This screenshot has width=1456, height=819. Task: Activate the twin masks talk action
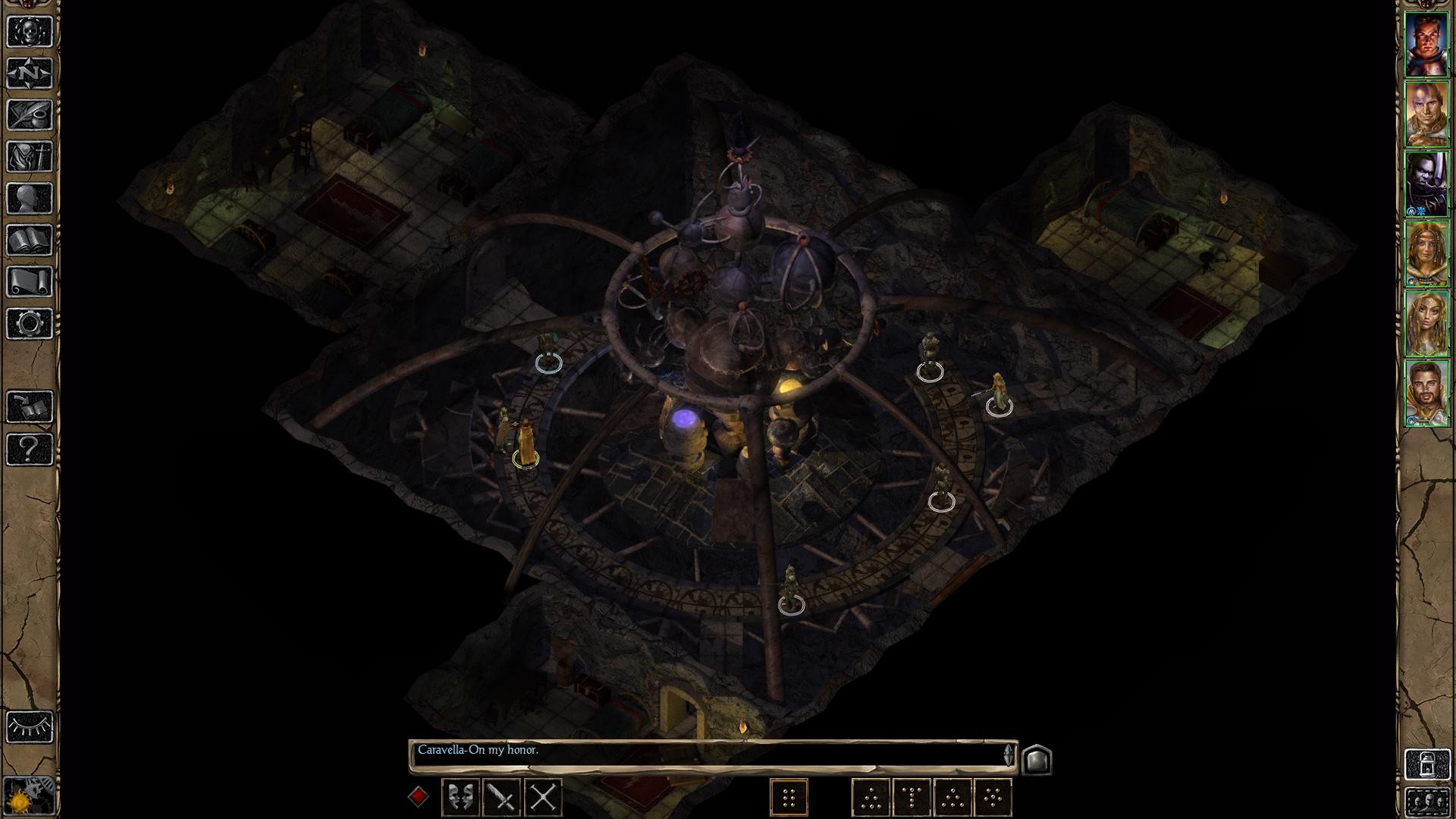click(x=460, y=797)
